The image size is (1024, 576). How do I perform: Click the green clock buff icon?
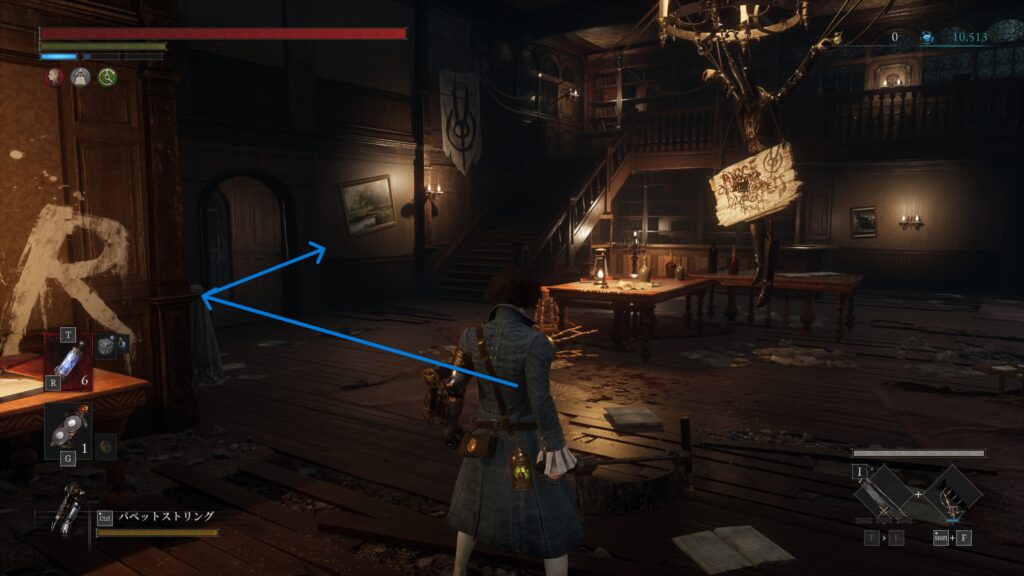coord(106,76)
